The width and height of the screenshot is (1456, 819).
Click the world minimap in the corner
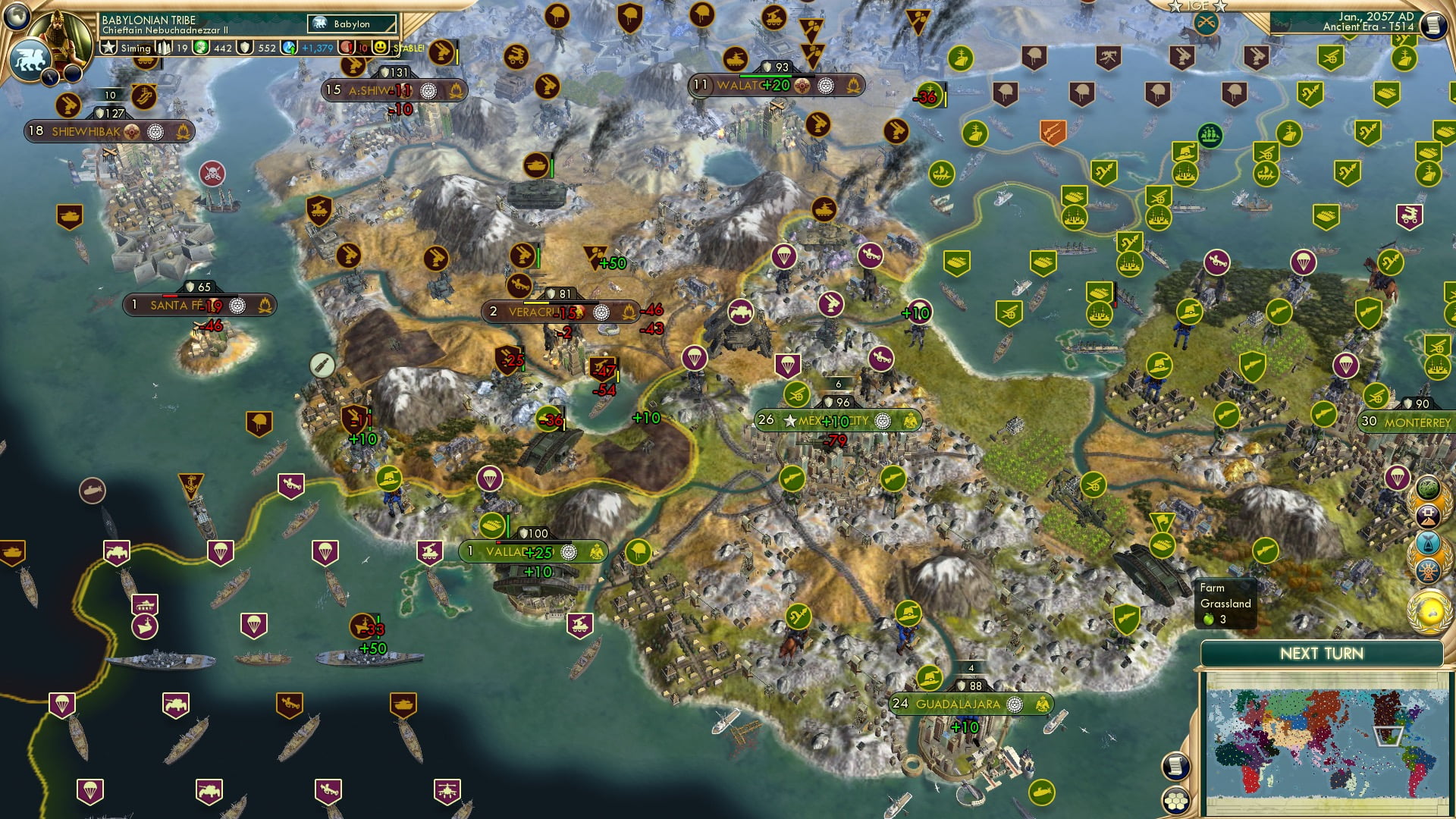pos(1325,744)
